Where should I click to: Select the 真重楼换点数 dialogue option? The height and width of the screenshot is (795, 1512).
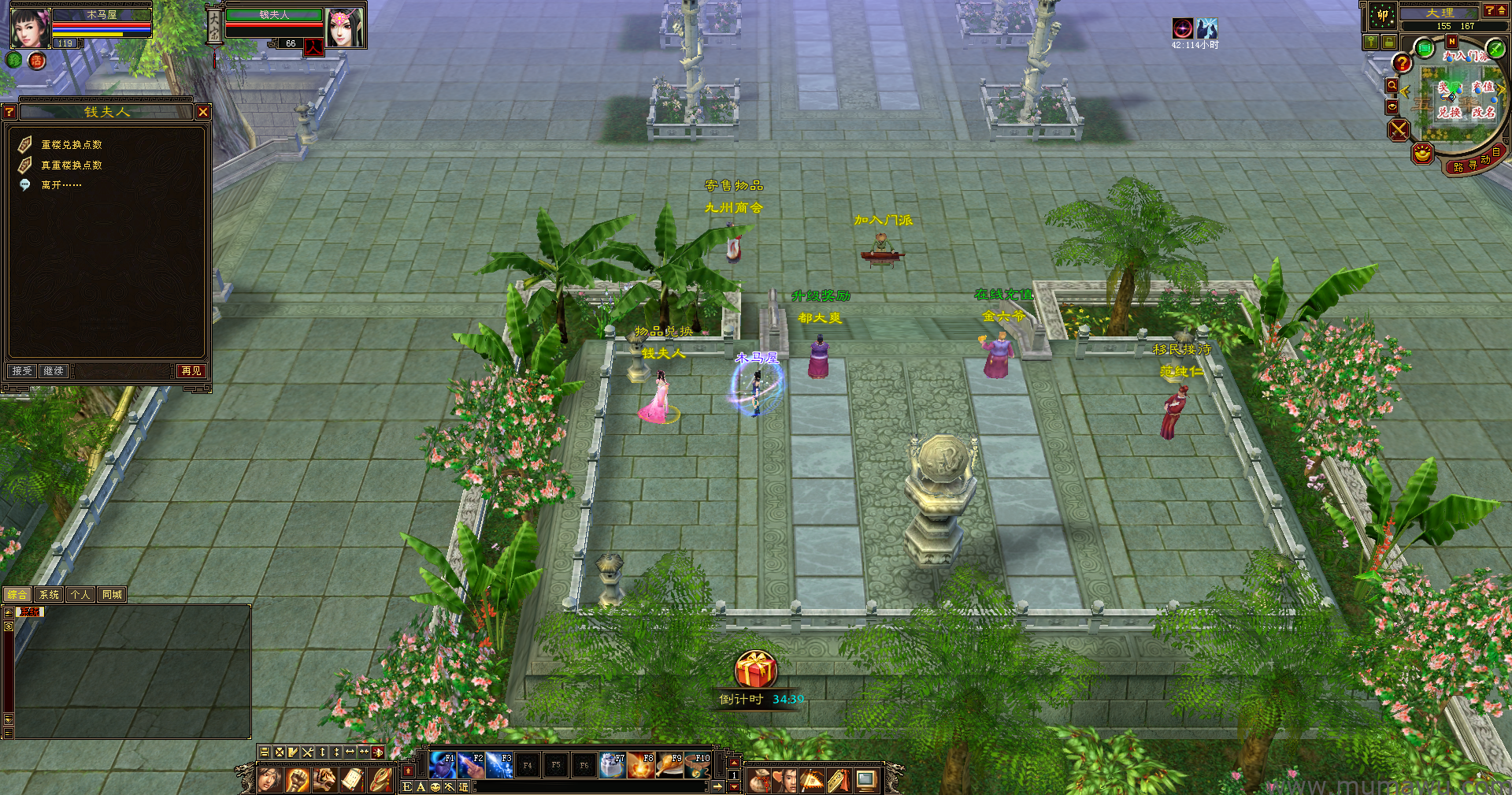click(x=71, y=165)
